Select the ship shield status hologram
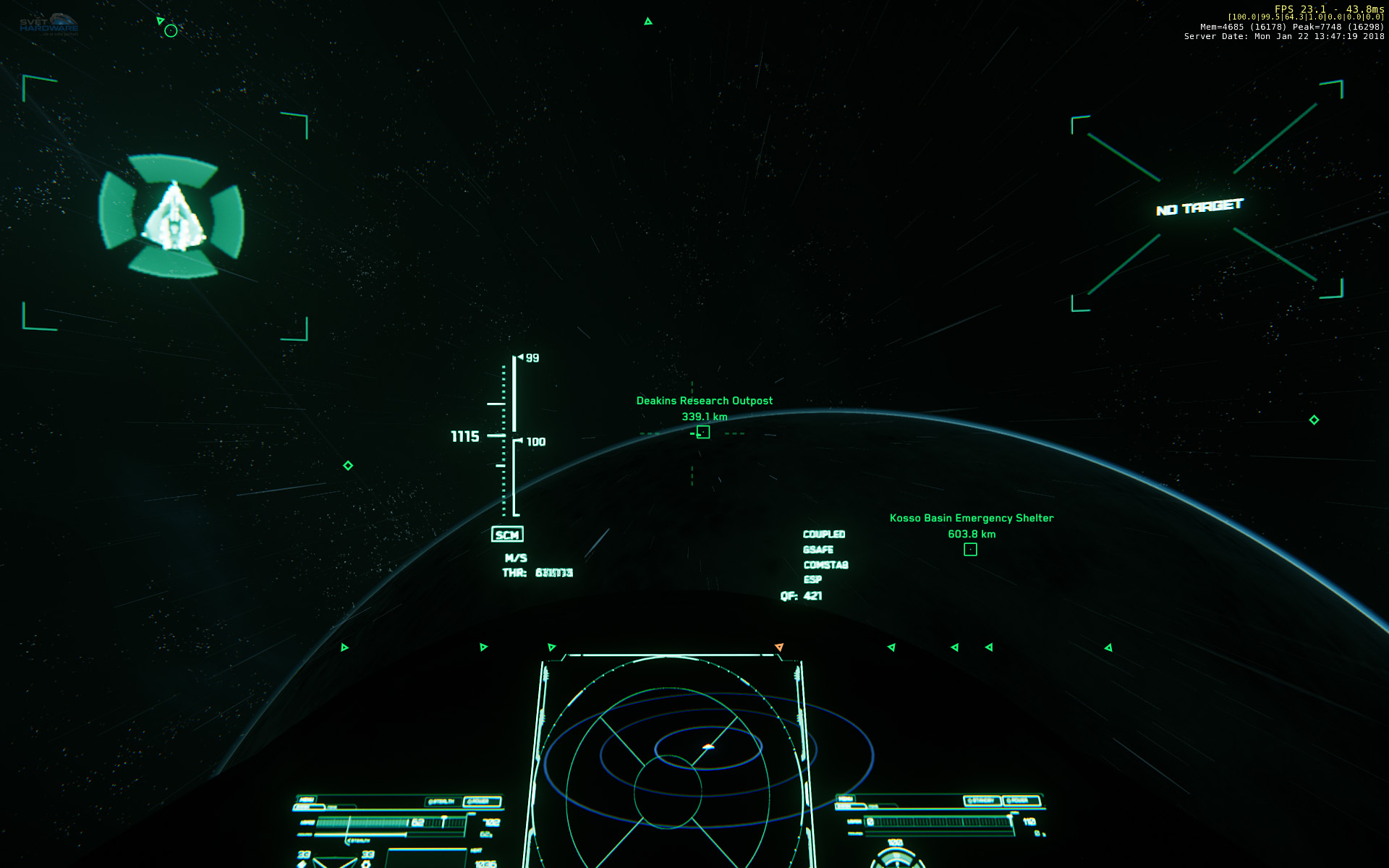This screenshot has height=868, width=1389. tap(172, 216)
